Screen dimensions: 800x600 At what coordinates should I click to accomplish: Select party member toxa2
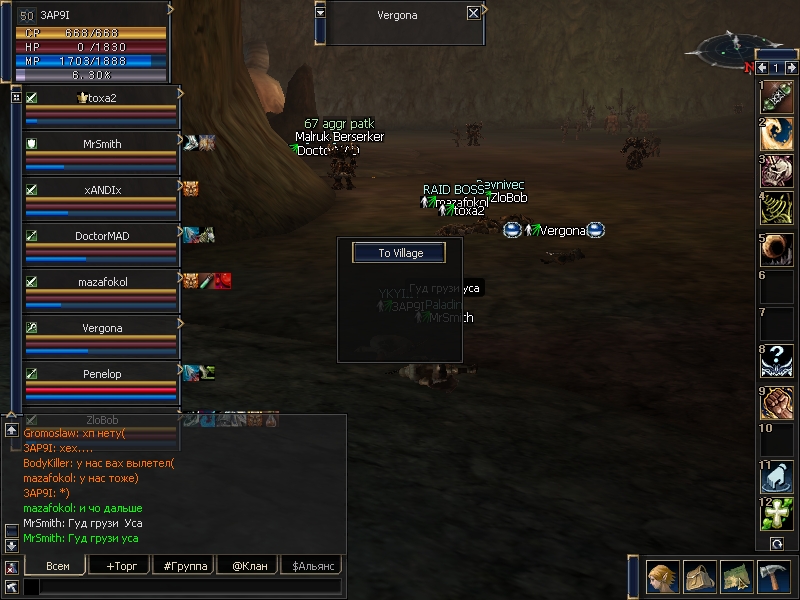coord(101,98)
